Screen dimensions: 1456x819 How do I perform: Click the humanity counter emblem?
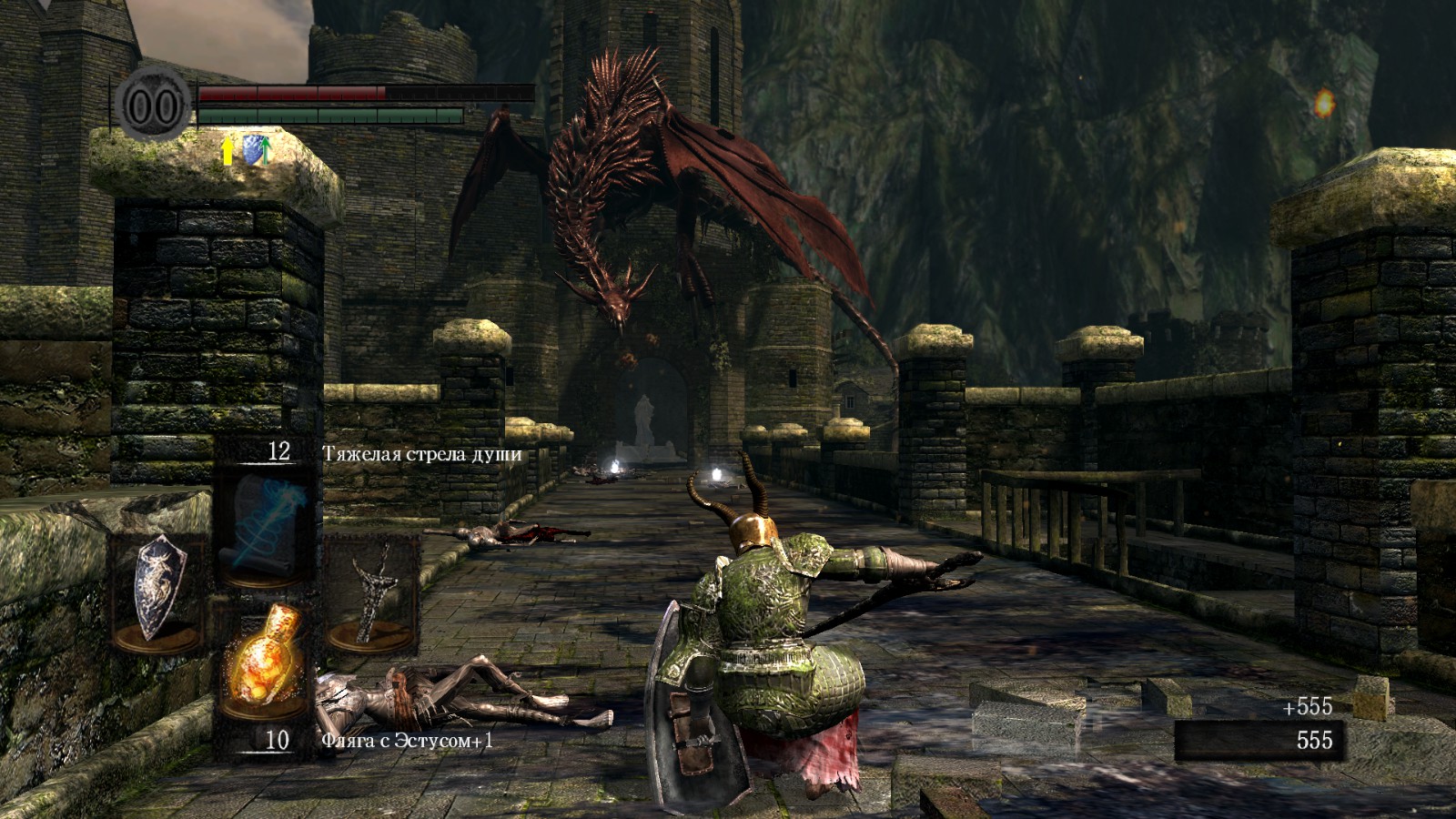click(153, 106)
